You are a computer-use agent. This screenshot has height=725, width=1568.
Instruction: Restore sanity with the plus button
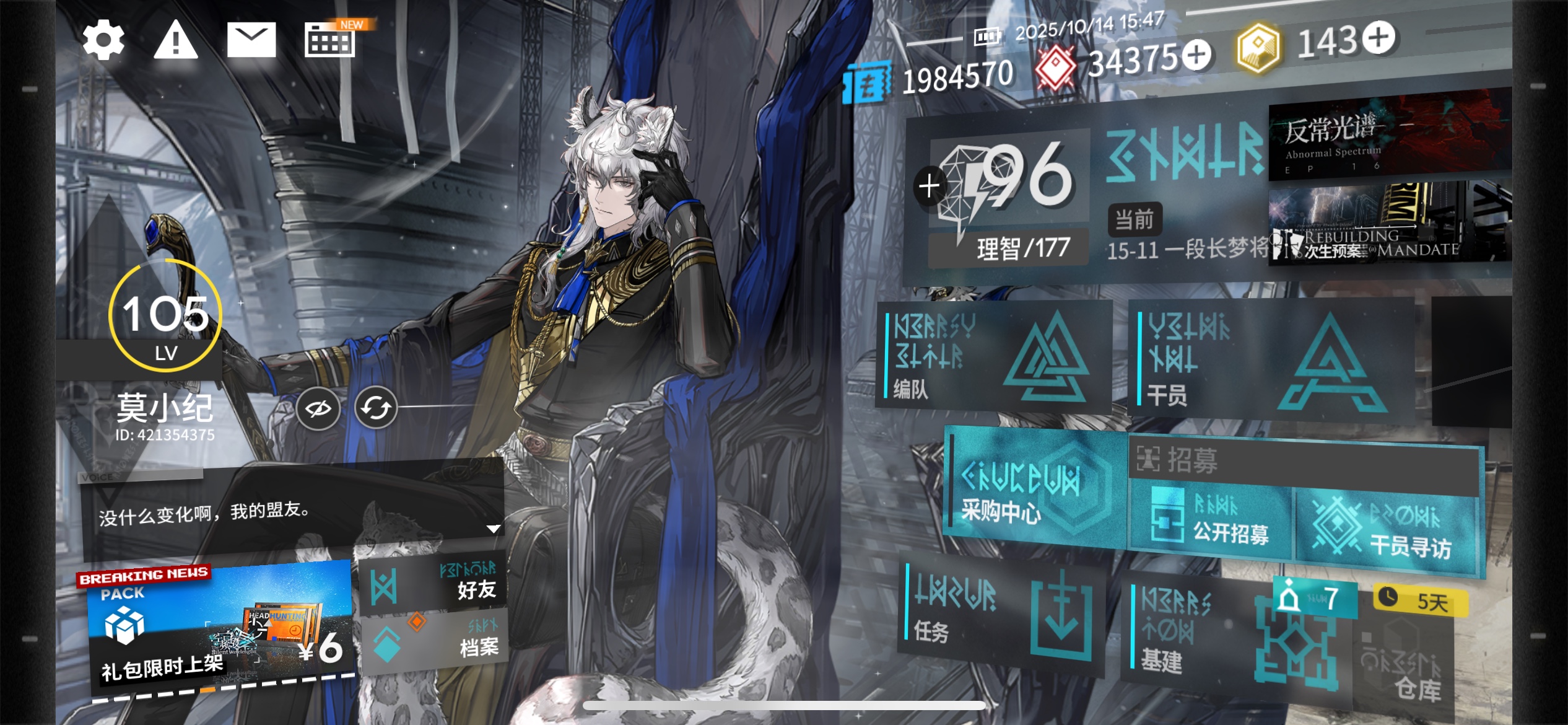tap(929, 186)
